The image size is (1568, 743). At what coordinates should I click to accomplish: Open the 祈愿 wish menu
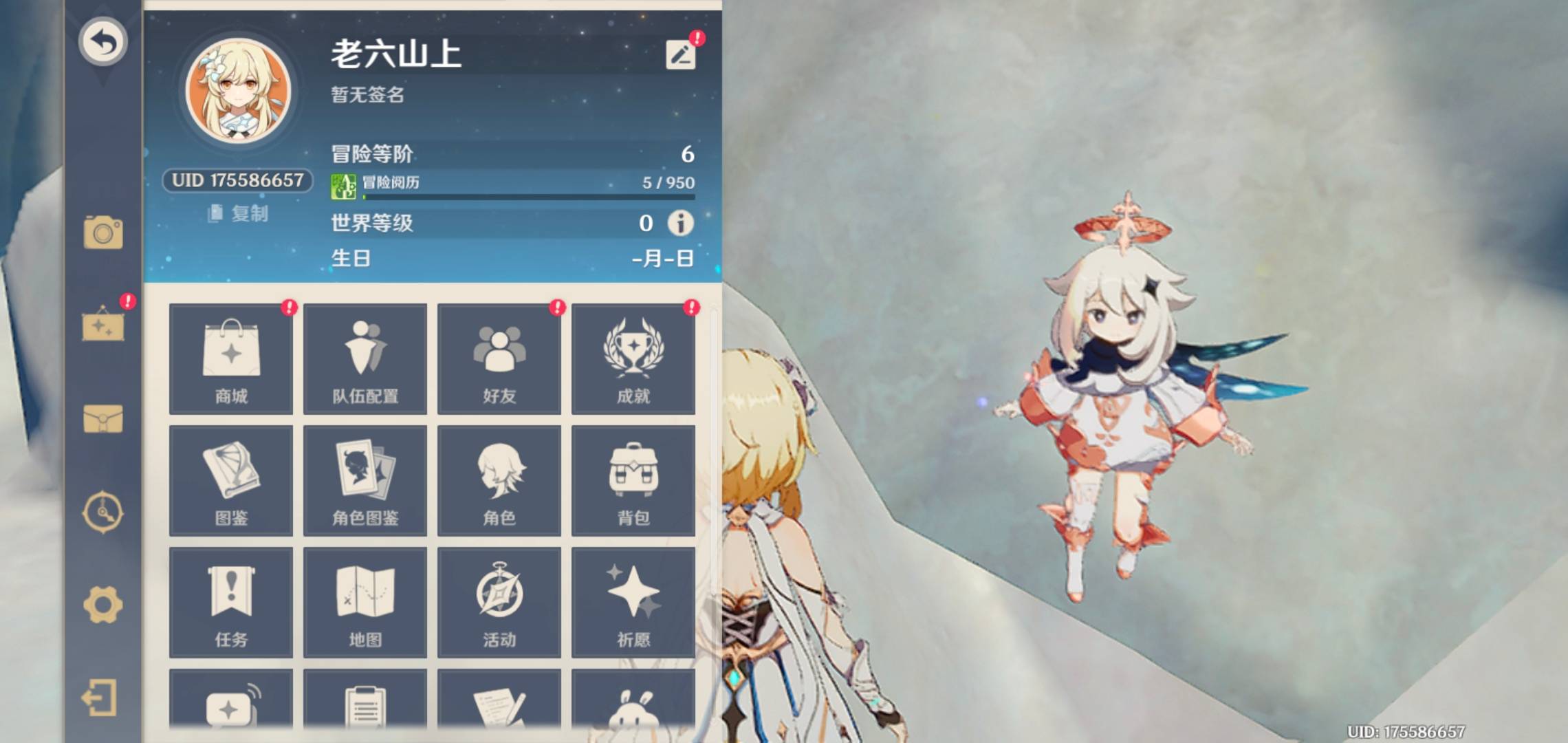633,603
